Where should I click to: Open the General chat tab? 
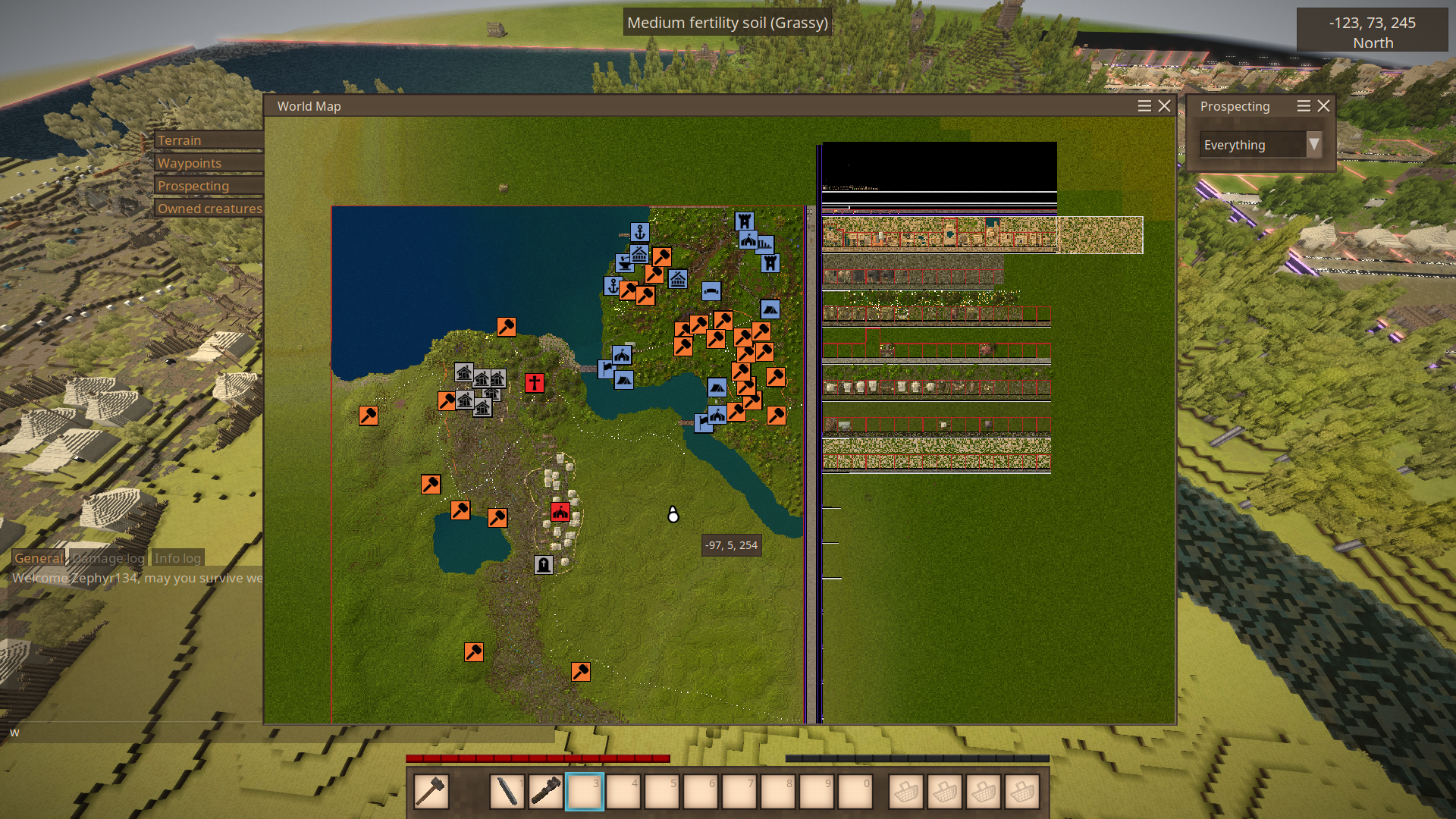tap(39, 558)
